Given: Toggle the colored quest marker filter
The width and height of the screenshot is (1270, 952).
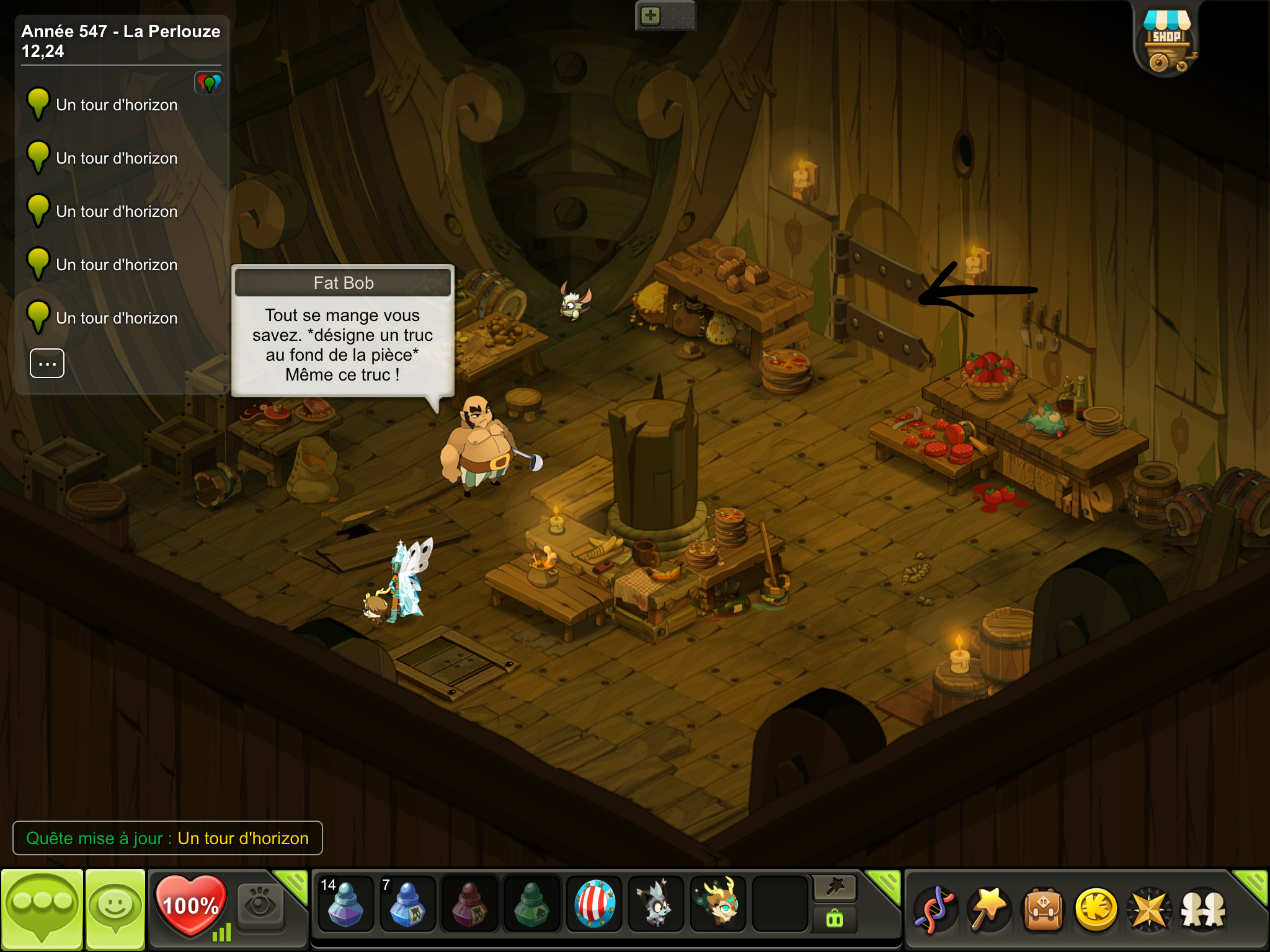Looking at the screenshot, I should (209, 82).
